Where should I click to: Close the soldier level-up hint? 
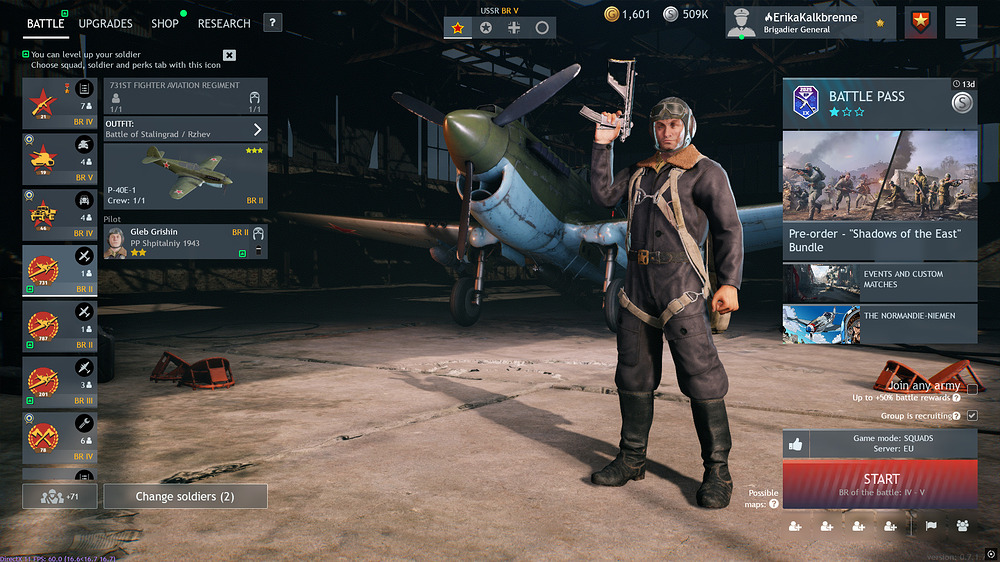coord(229,55)
